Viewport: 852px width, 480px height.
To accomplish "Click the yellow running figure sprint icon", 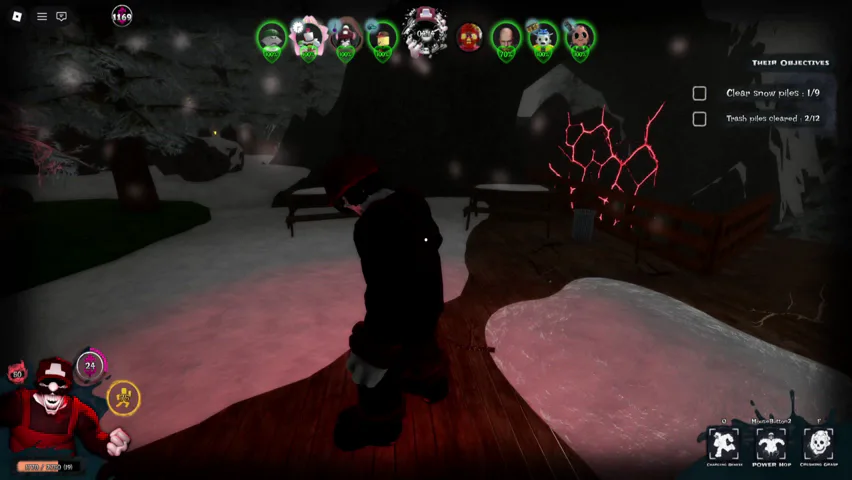I will pos(123,398).
